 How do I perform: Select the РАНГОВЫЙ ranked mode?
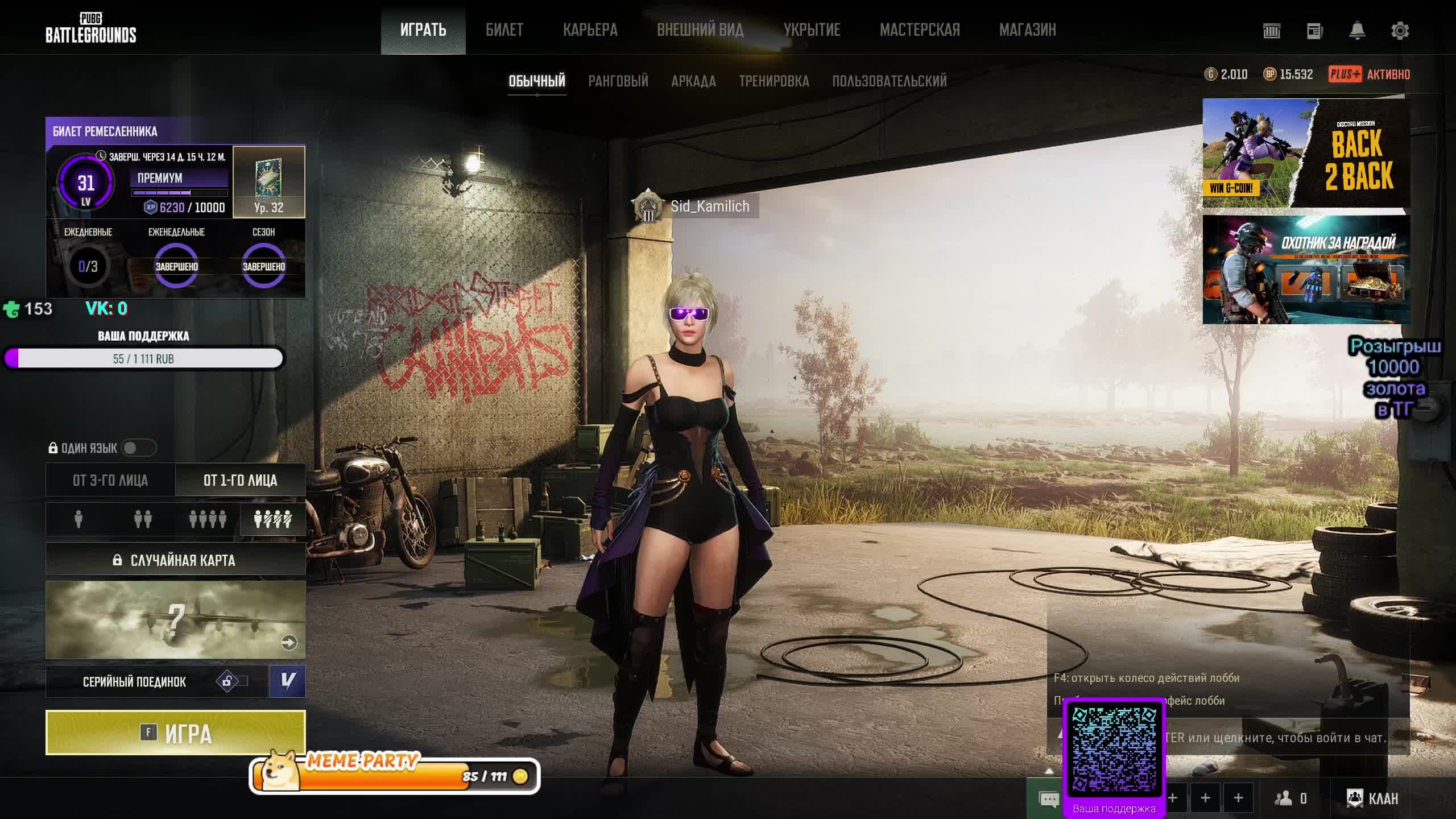pos(618,81)
